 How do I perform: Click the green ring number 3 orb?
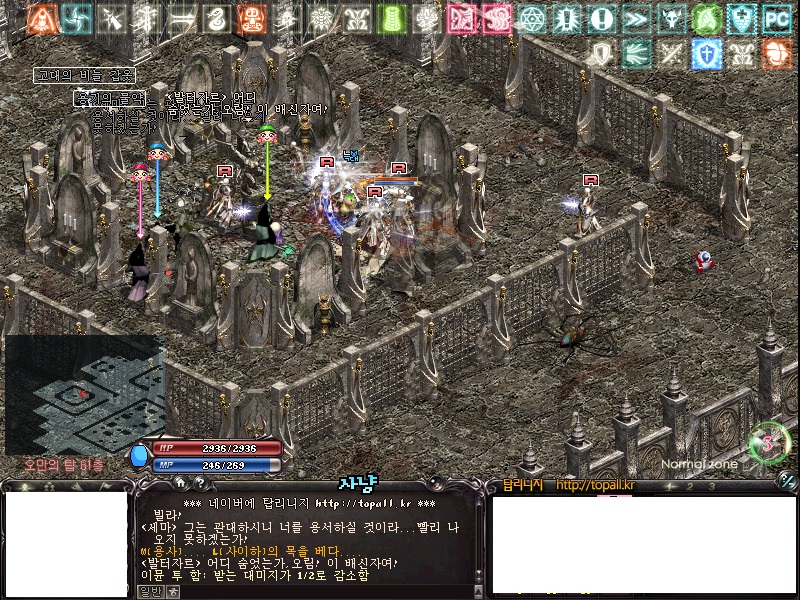coord(769,443)
